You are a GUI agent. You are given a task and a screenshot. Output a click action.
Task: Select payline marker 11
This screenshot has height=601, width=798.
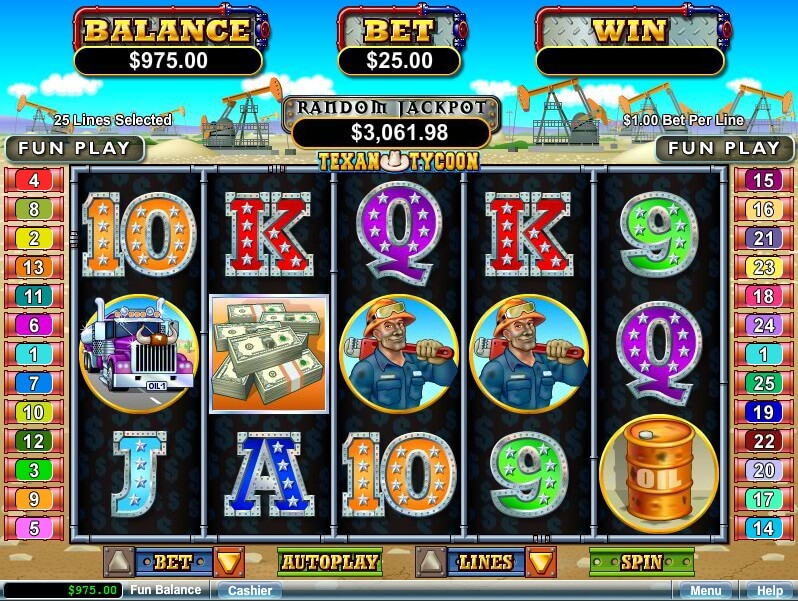point(33,296)
